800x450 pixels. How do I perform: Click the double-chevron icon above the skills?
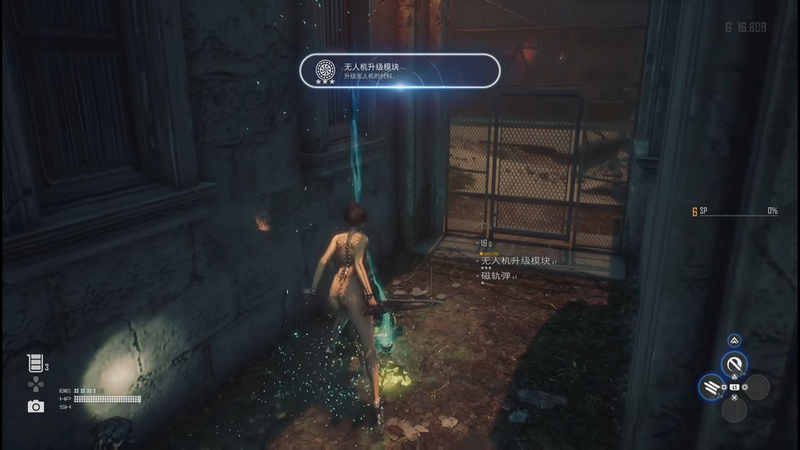point(734,341)
